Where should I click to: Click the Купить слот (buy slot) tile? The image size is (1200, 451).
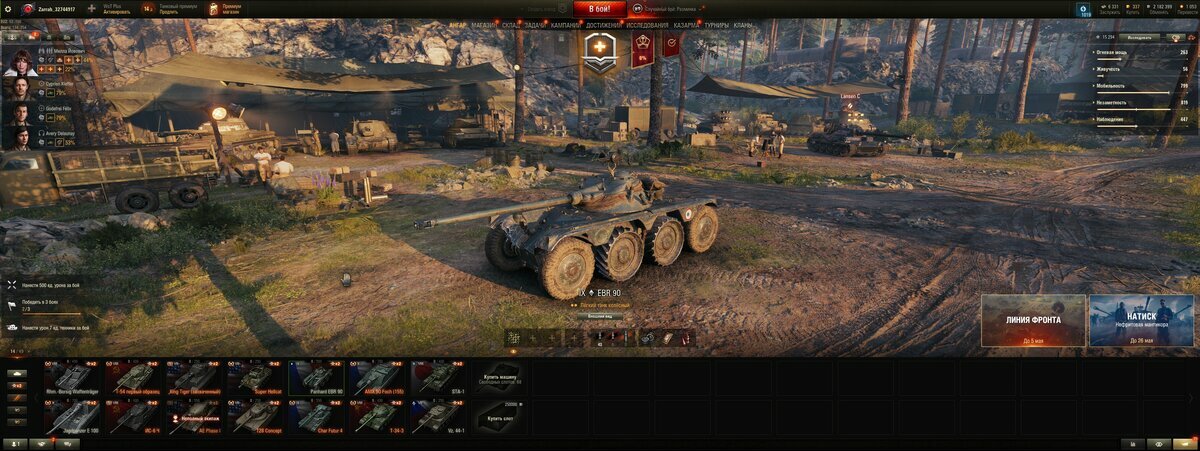click(x=498, y=416)
